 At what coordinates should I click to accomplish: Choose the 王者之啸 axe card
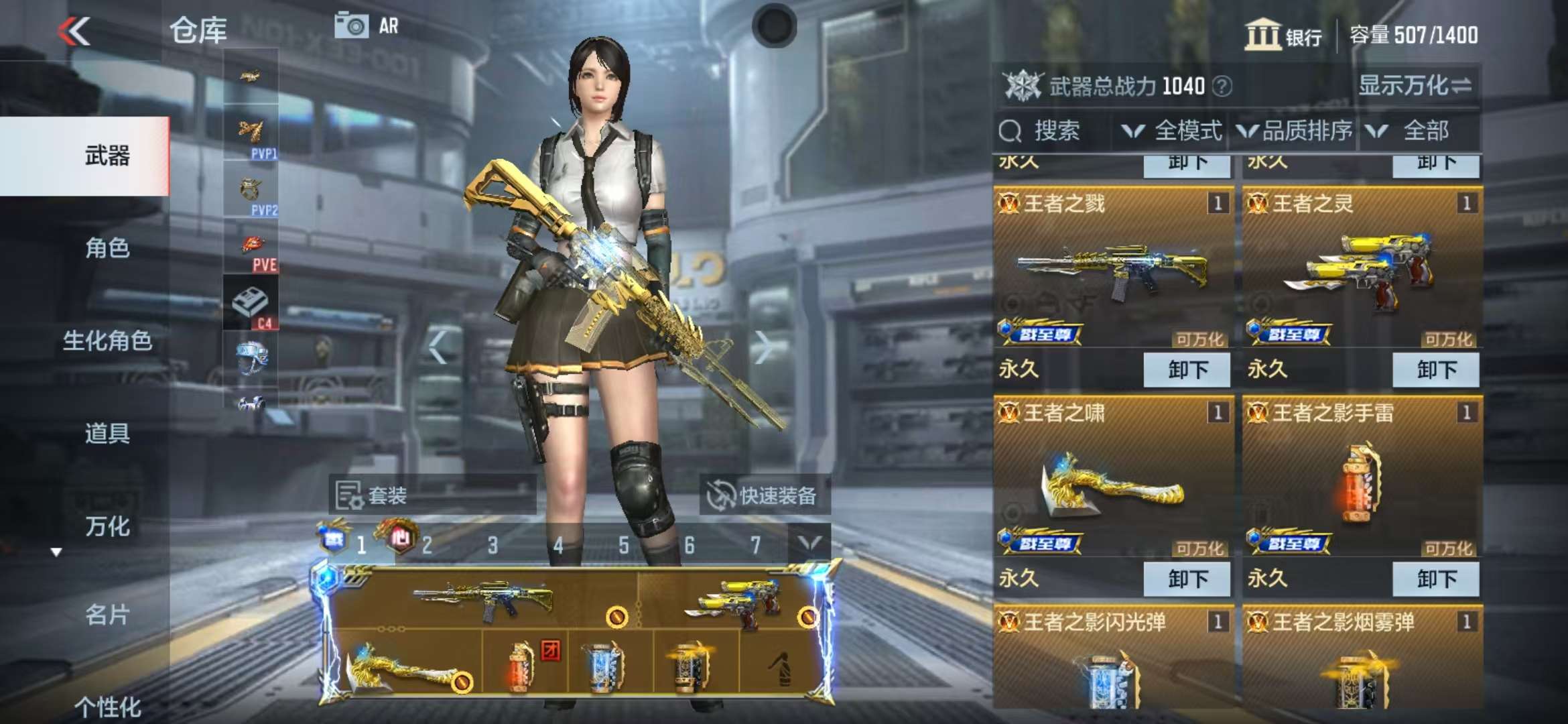point(1113,477)
